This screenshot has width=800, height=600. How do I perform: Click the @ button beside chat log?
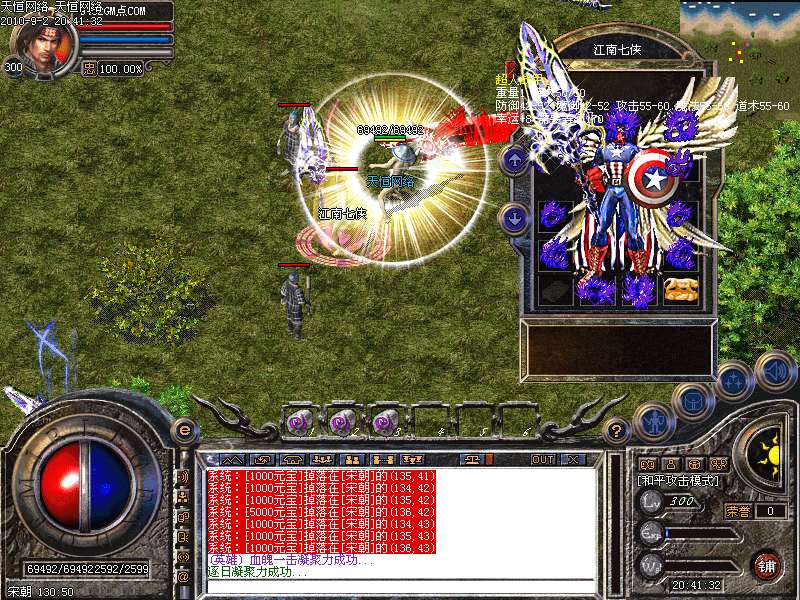point(184,576)
